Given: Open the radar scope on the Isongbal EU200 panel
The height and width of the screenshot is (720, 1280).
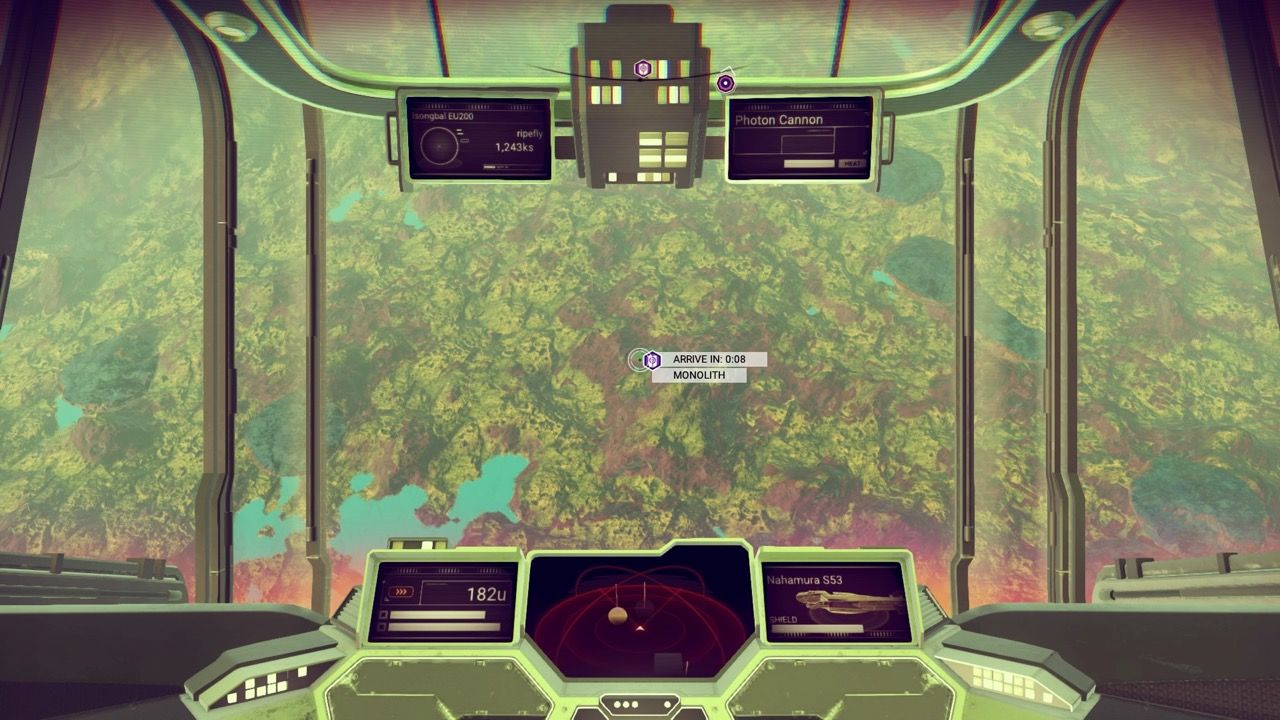Looking at the screenshot, I should 440,145.
